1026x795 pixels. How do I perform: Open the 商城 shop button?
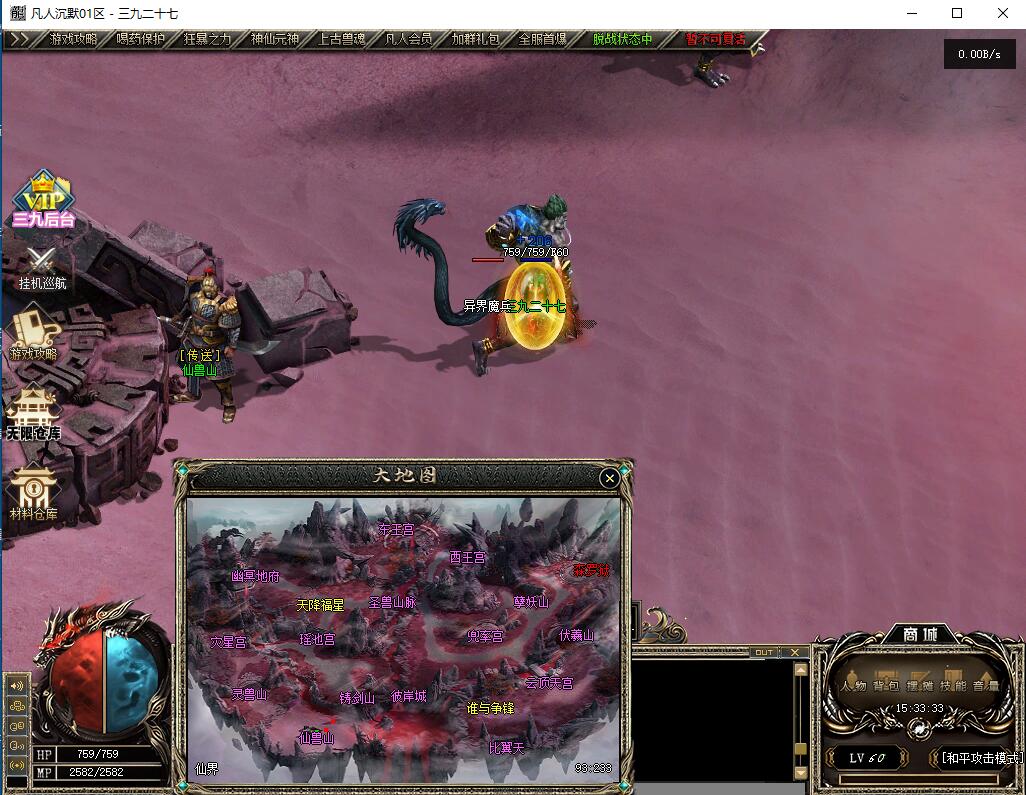pos(916,635)
